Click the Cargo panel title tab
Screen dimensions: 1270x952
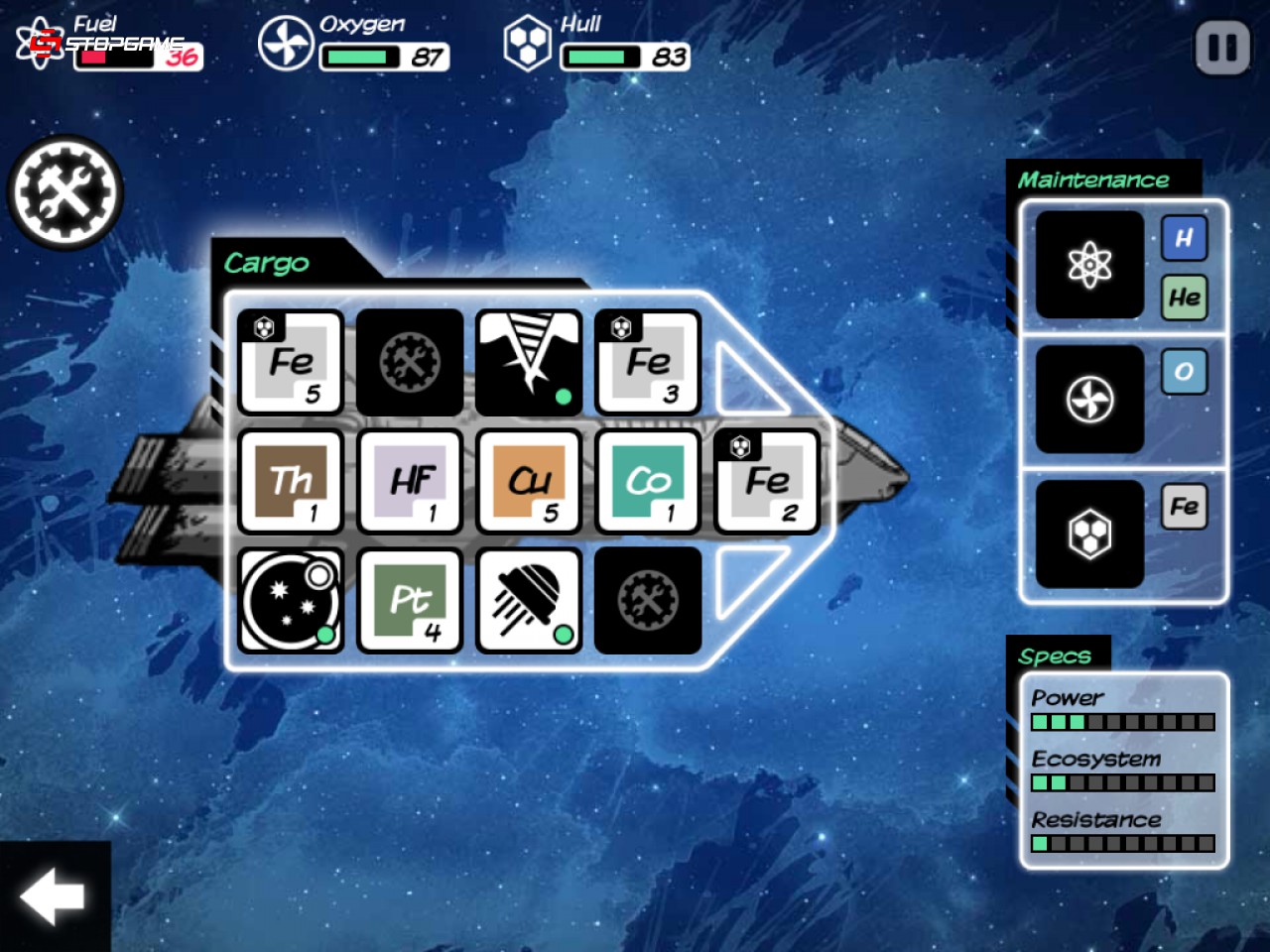coord(267,263)
